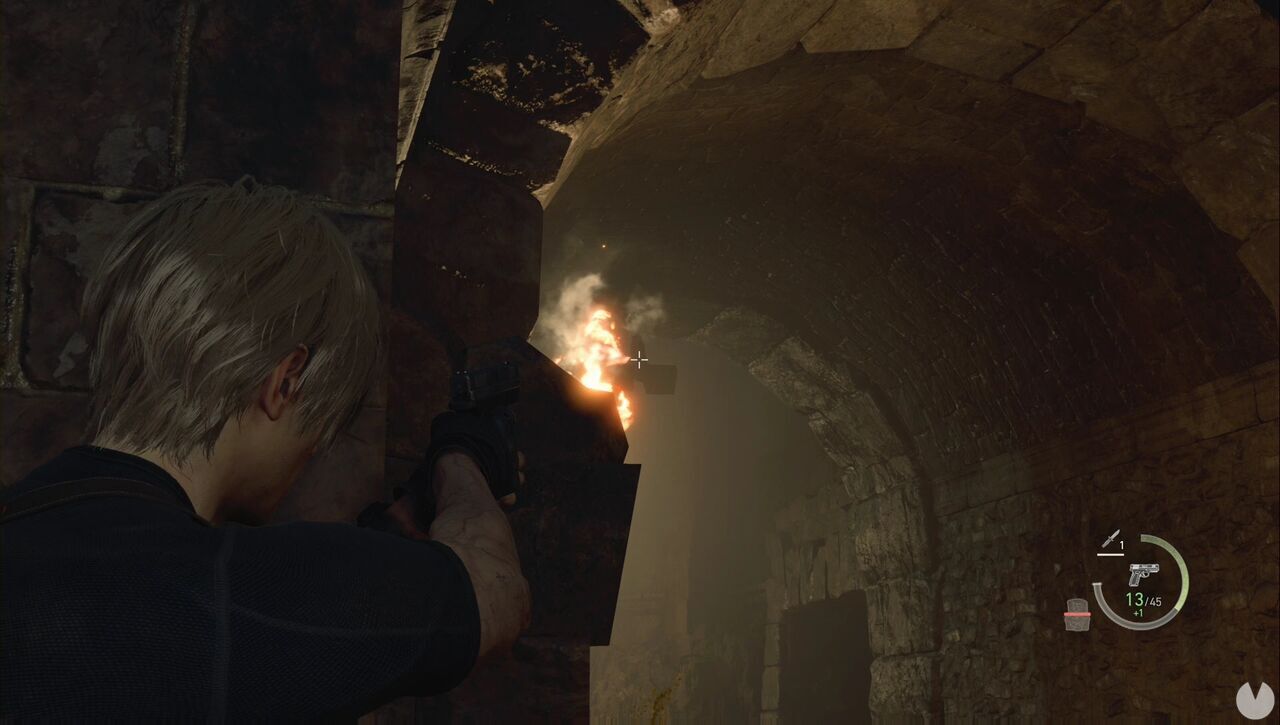Toggle the knife count number 1

1122,545
